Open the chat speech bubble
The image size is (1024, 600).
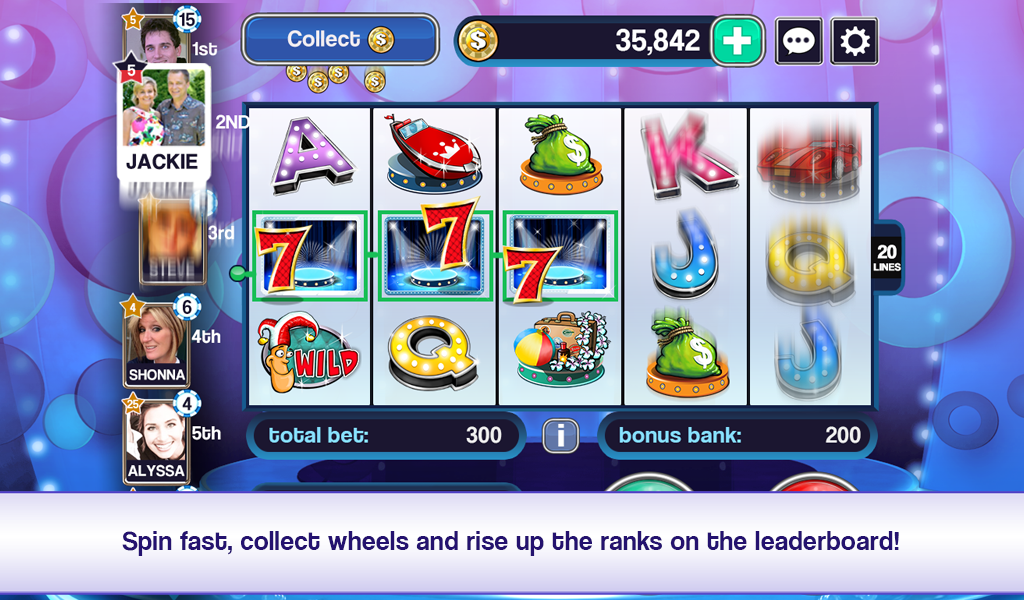click(x=799, y=42)
